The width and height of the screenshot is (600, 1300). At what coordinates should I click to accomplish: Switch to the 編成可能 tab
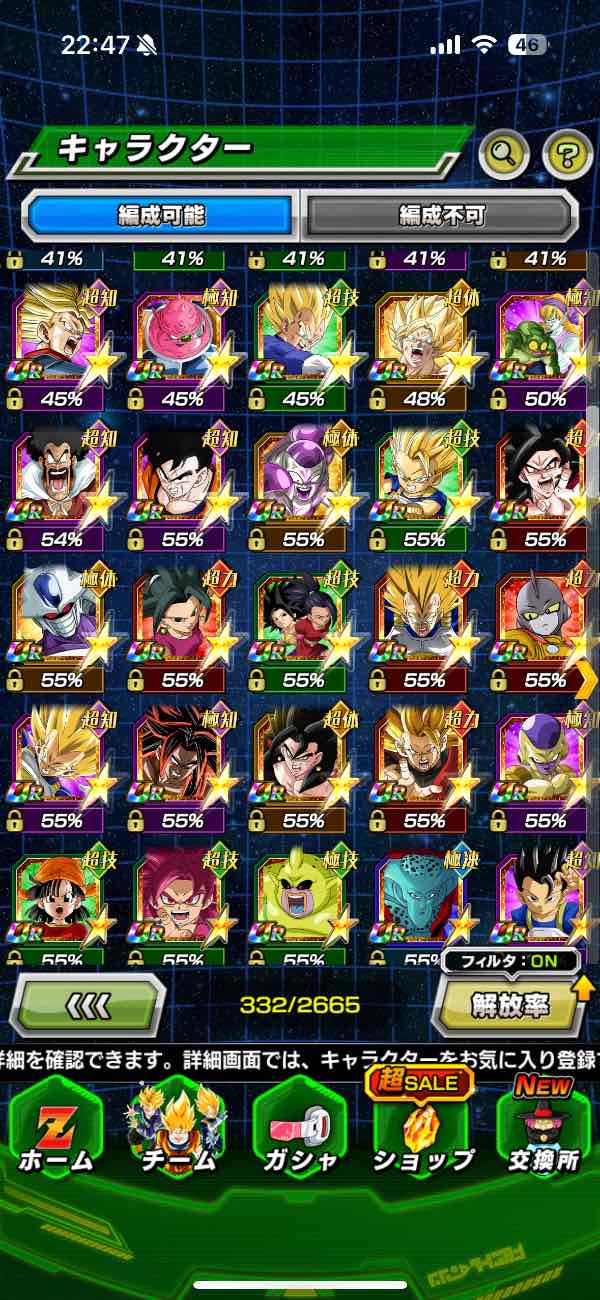click(x=160, y=215)
